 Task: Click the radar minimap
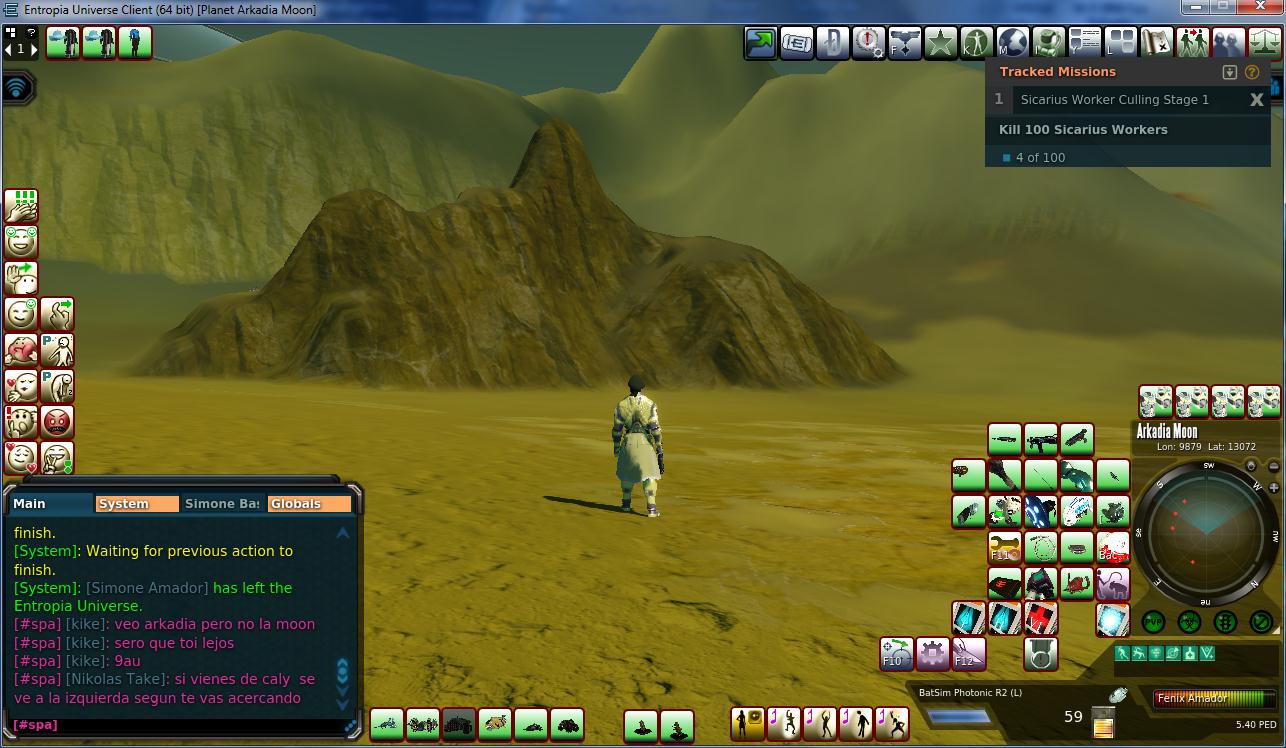point(1207,531)
